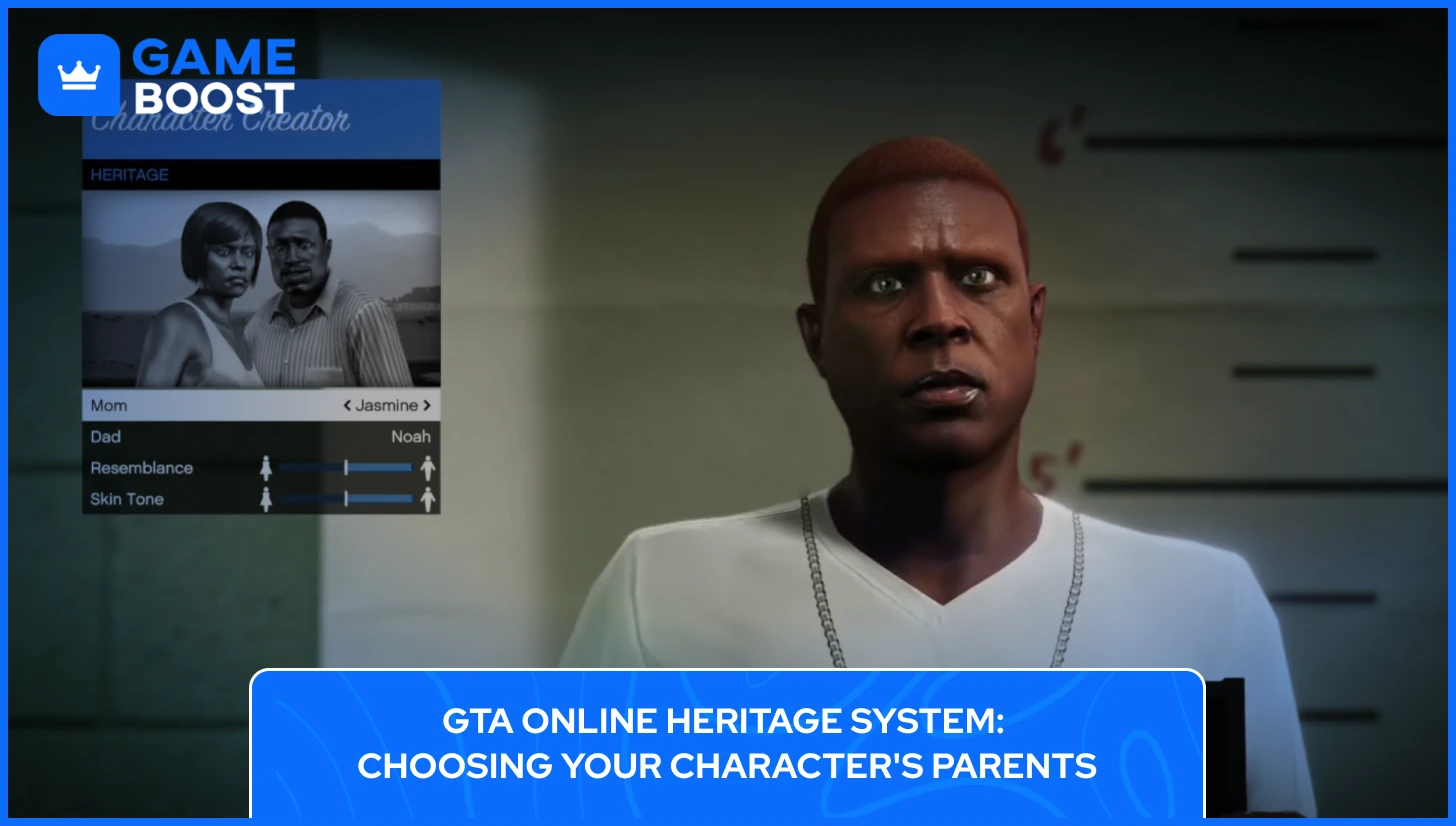
Task: Activate the Resemblance row setting
Action: pyautogui.click(x=140, y=467)
